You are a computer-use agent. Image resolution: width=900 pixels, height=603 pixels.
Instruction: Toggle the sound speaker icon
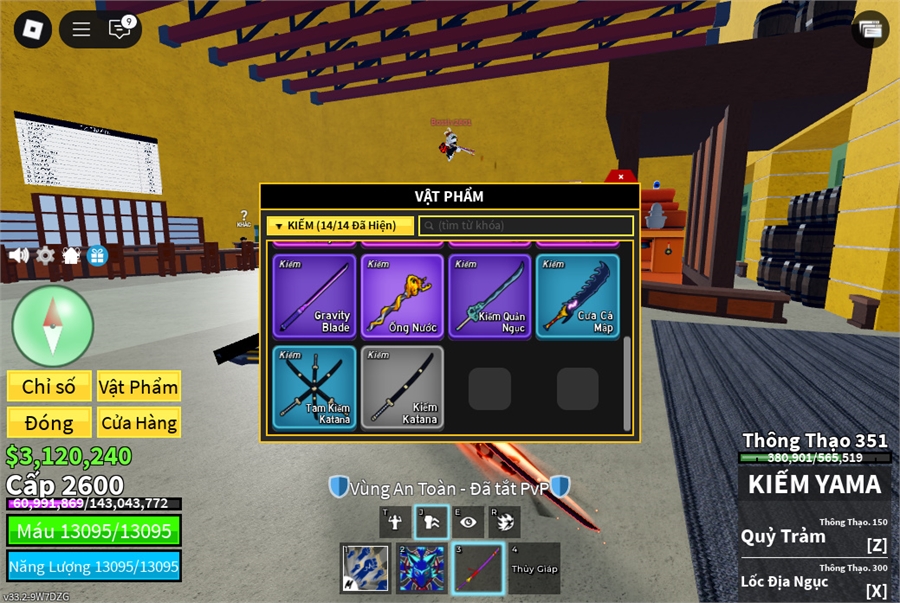(x=19, y=255)
